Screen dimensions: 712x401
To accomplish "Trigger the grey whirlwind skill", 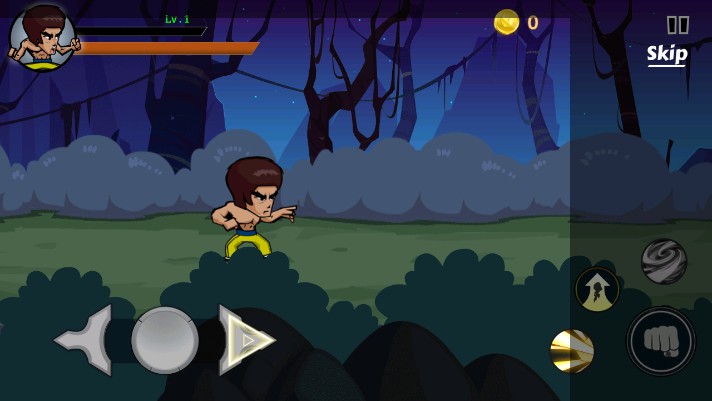I will (x=663, y=261).
